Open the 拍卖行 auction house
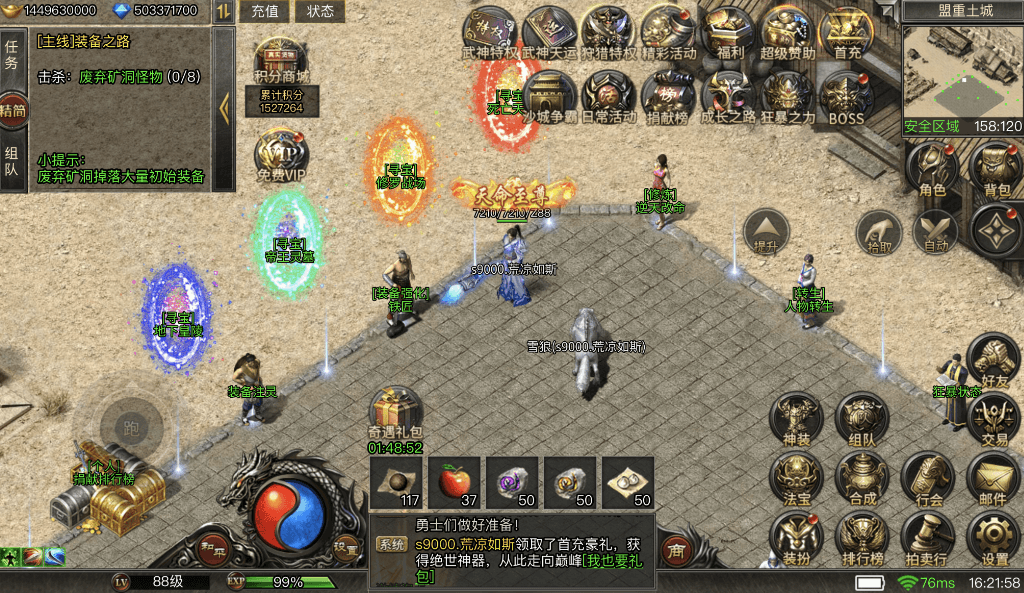 [x=927, y=538]
